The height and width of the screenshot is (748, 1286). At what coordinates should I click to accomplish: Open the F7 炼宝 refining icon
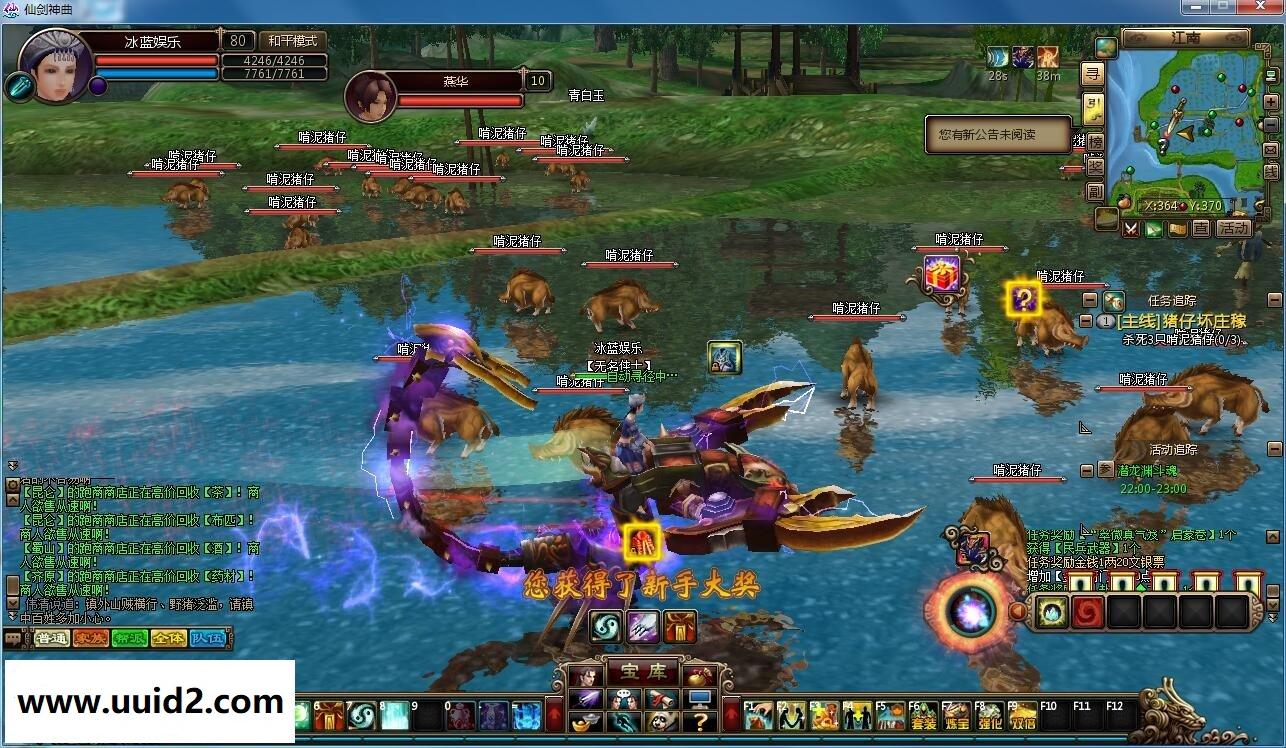[x=956, y=716]
